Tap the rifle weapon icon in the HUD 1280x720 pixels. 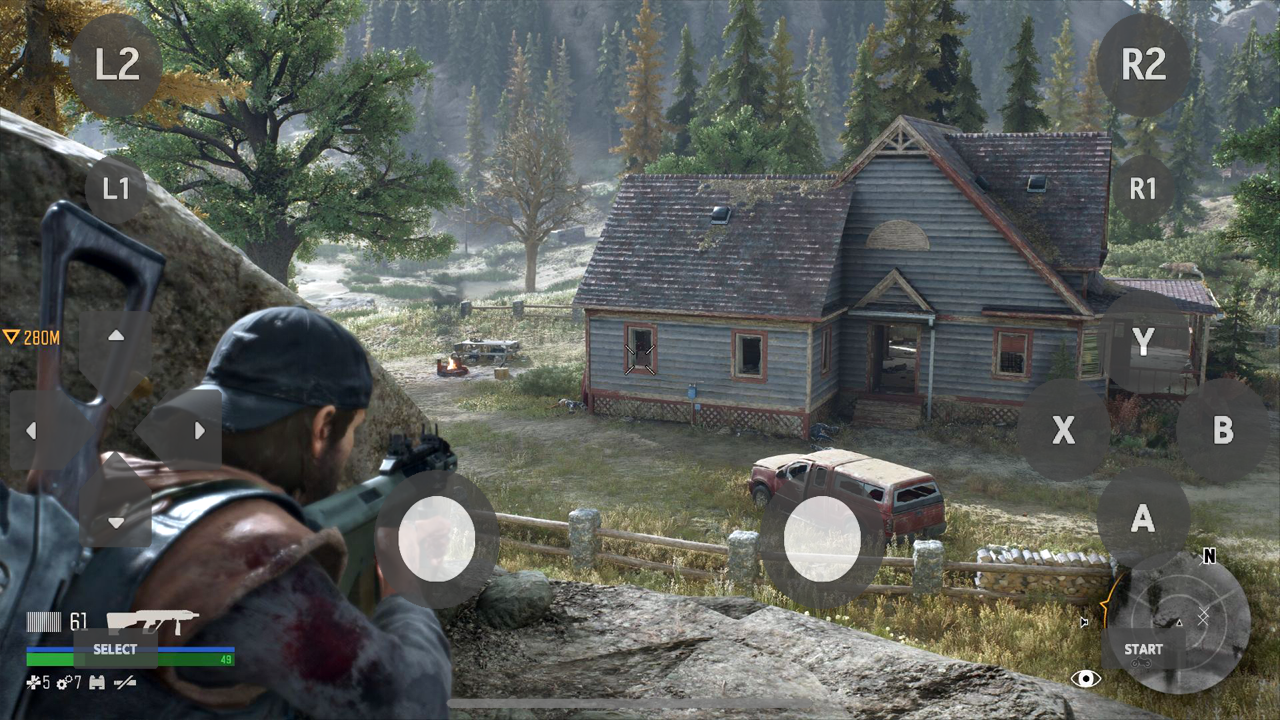point(155,620)
